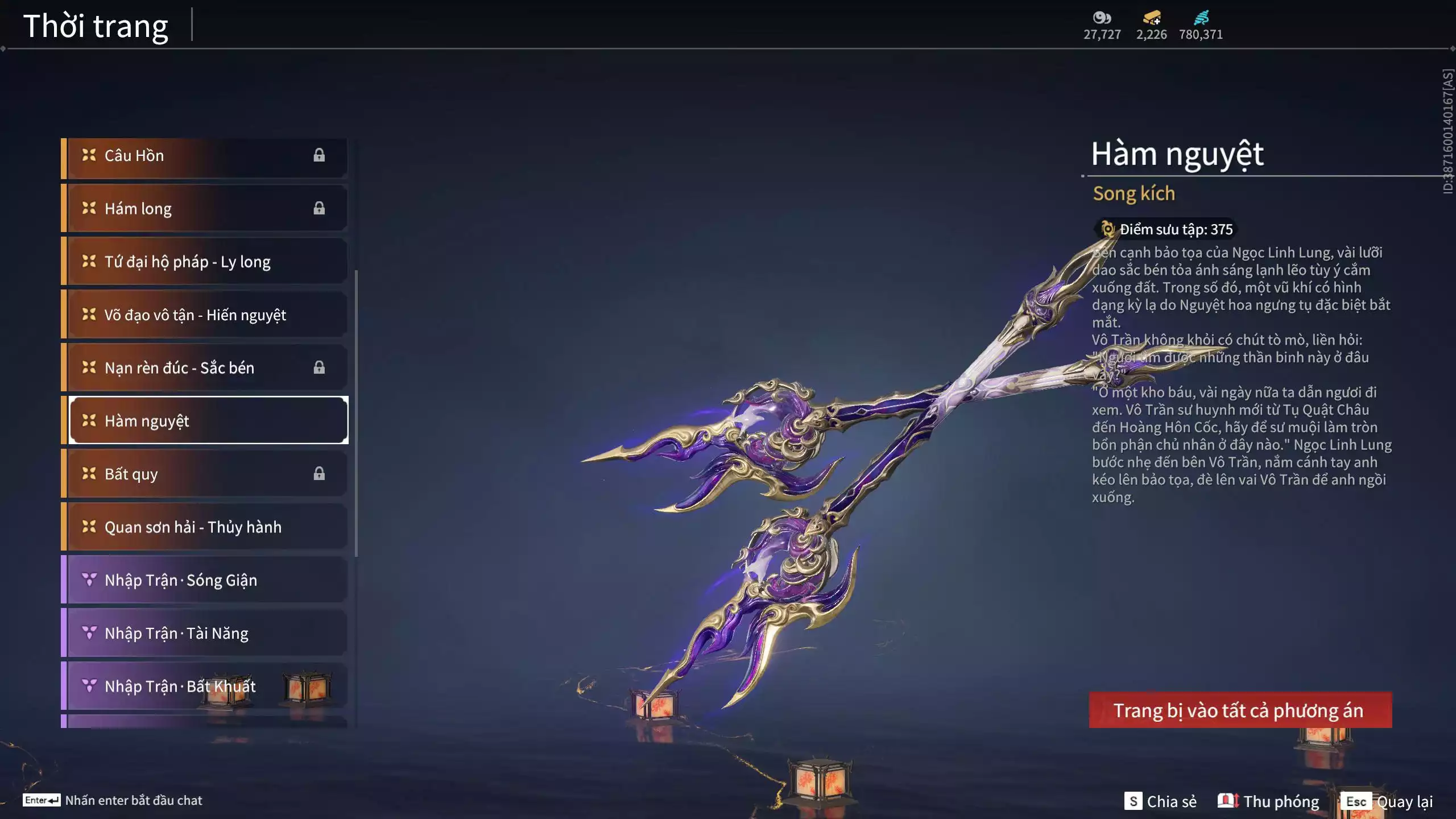Click the silver coin currency icon
The image size is (1456, 819).
pyautogui.click(x=1102, y=17)
